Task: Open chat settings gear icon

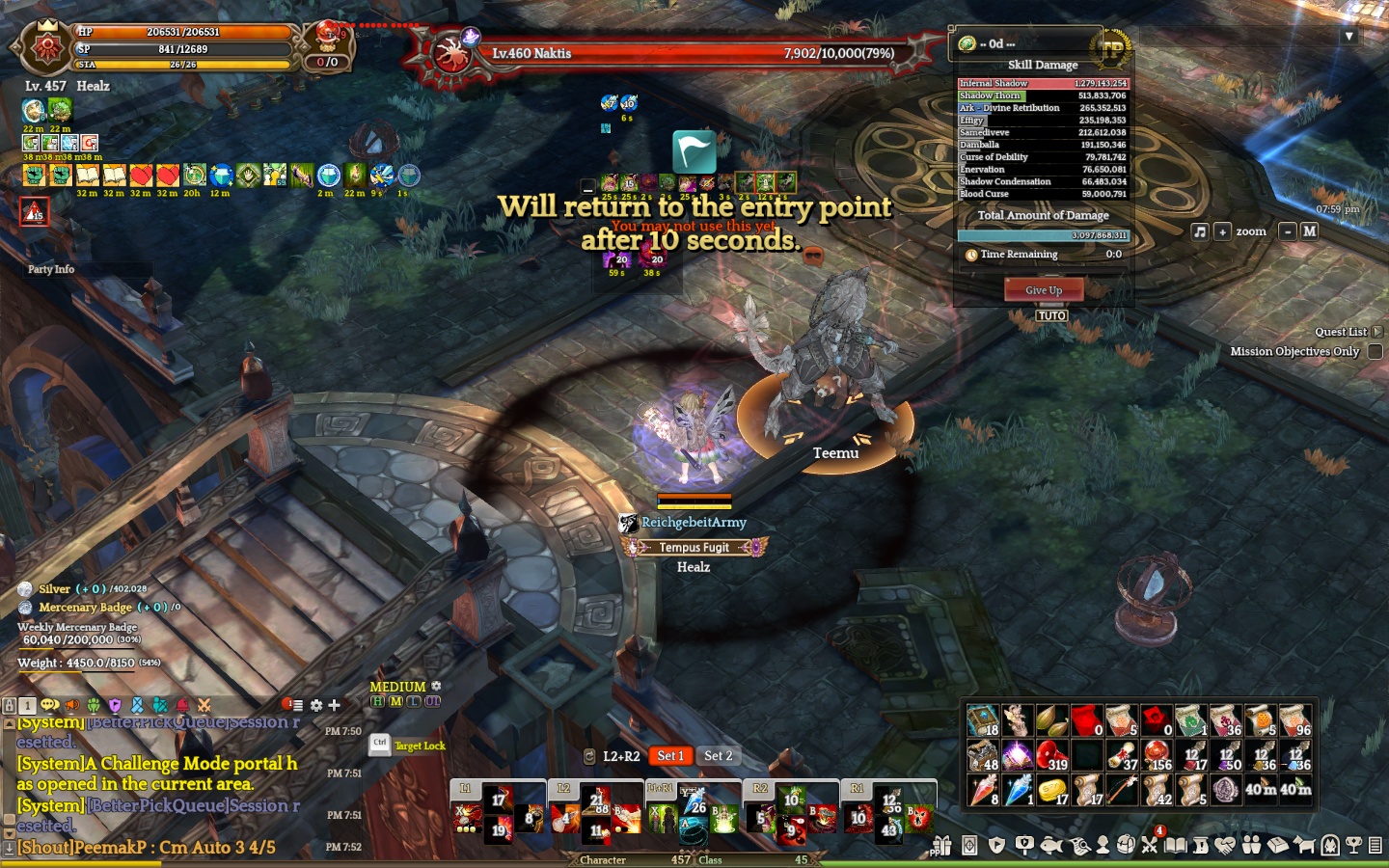Action: point(315,705)
